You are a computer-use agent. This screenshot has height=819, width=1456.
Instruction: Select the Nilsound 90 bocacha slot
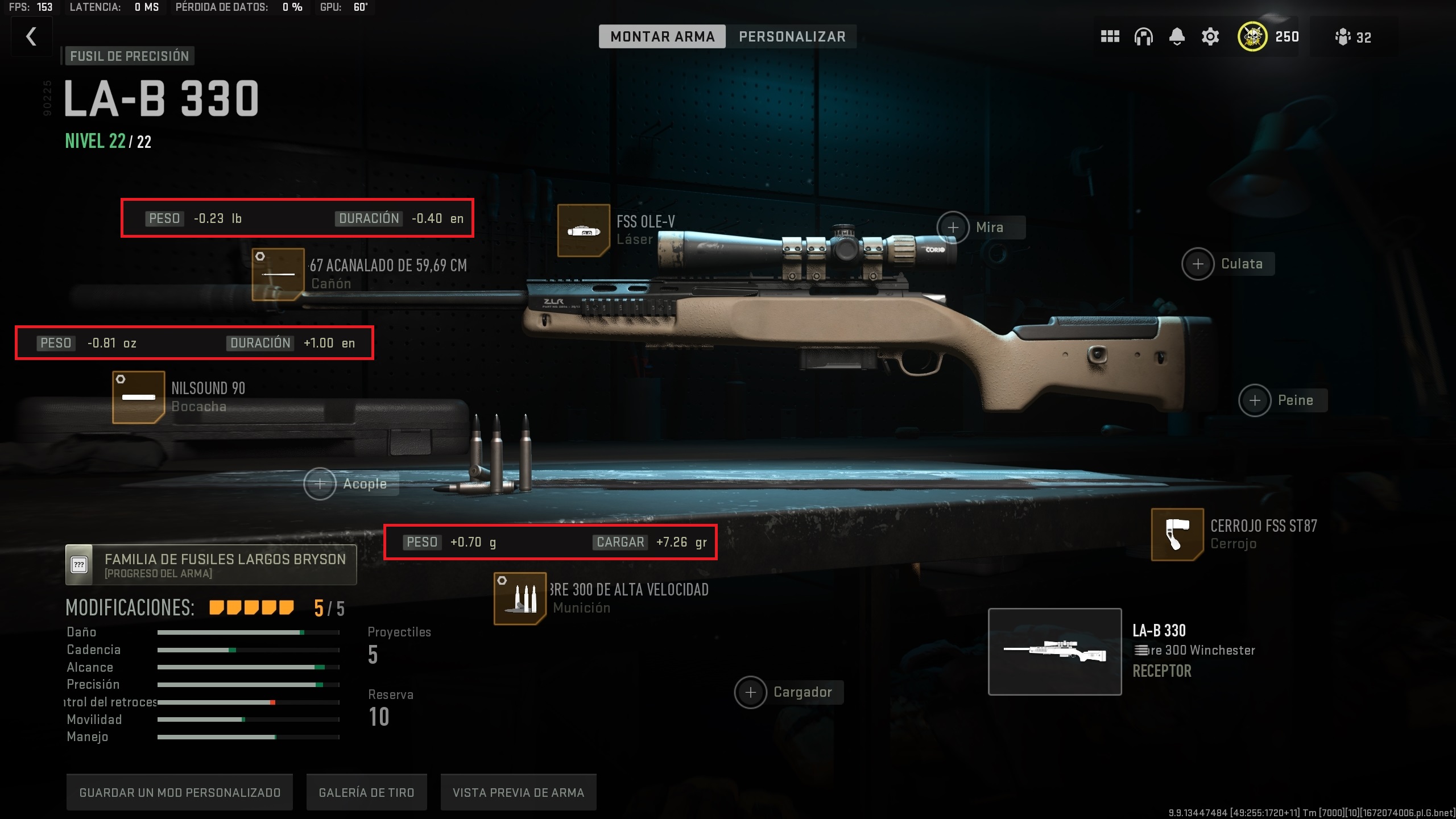pos(139,397)
